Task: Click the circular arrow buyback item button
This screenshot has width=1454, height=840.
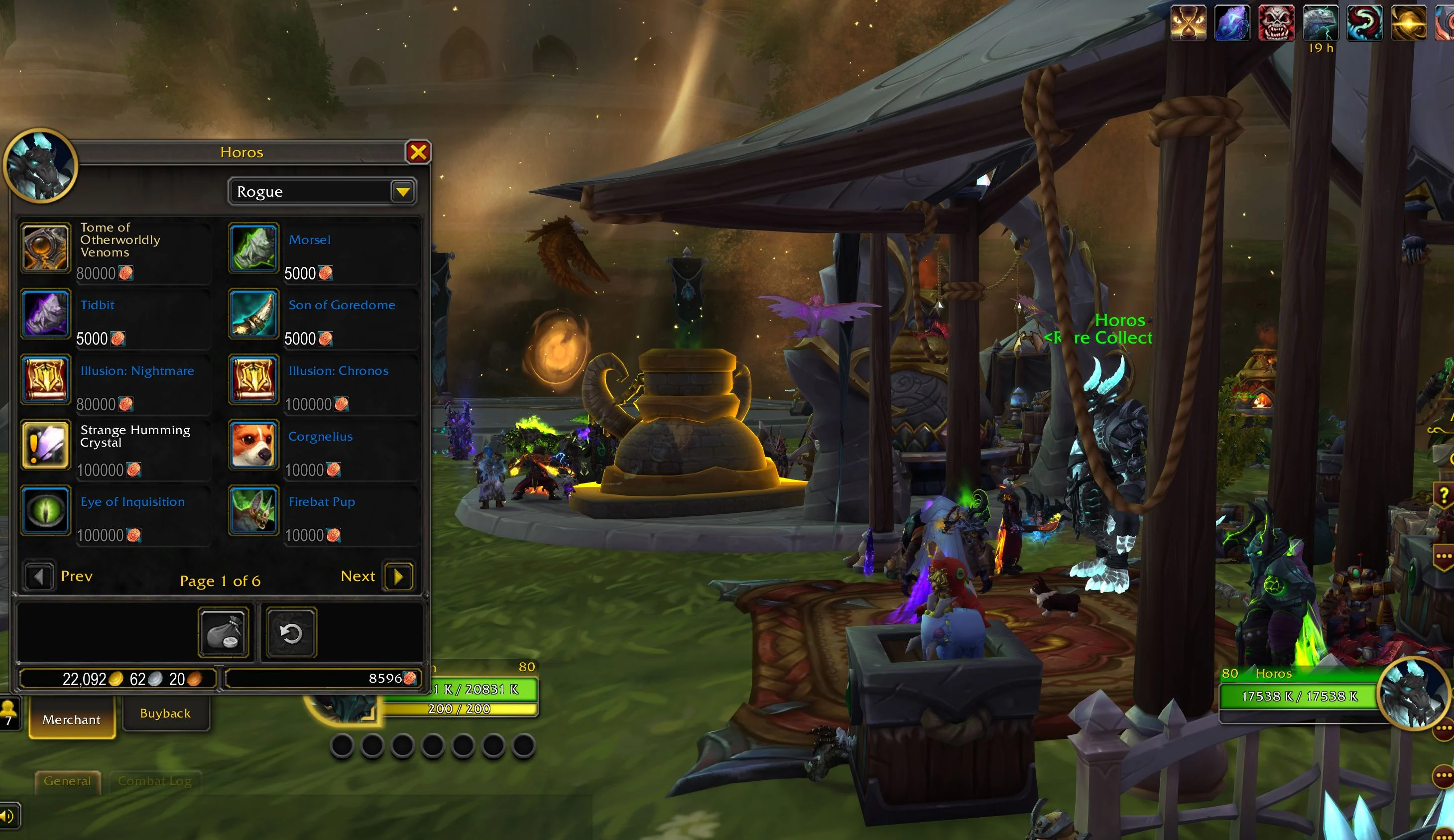Action: point(291,633)
